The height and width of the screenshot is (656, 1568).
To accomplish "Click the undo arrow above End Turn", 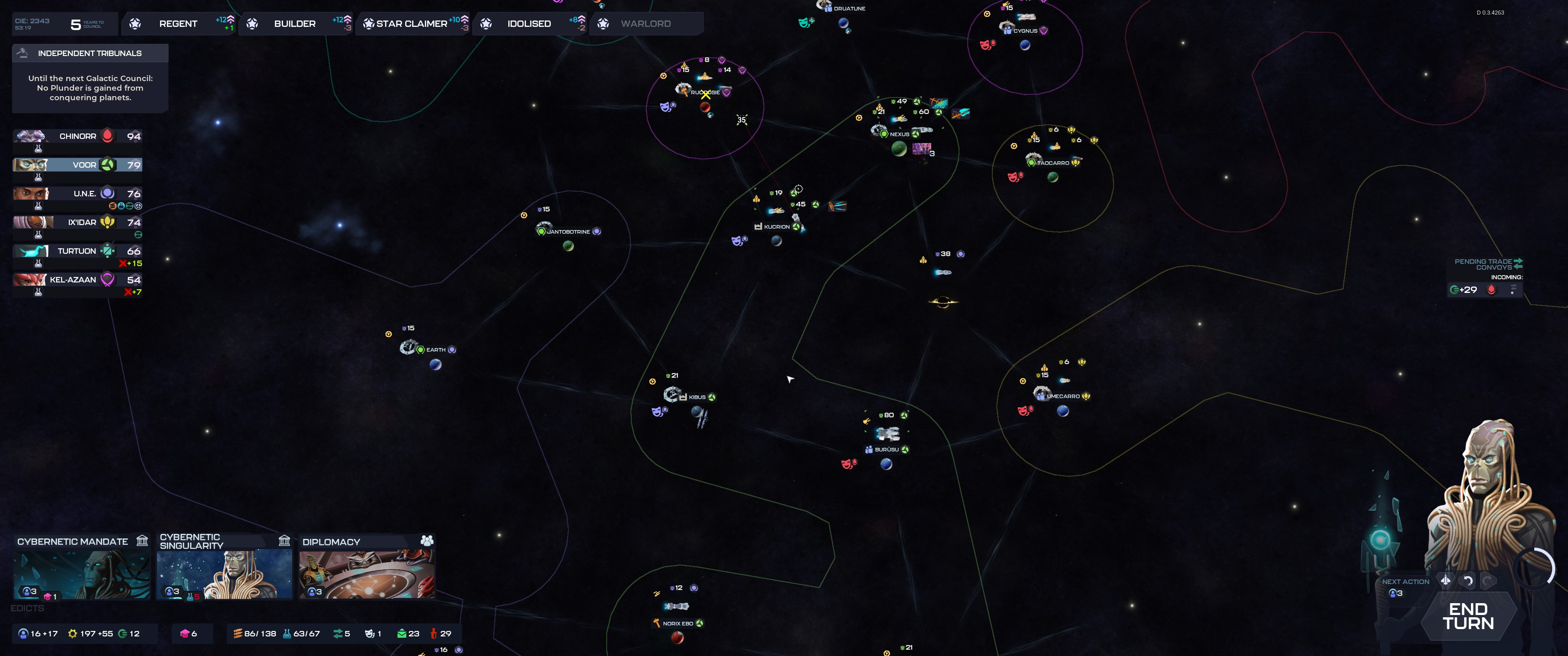I will [x=1468, y=581].
